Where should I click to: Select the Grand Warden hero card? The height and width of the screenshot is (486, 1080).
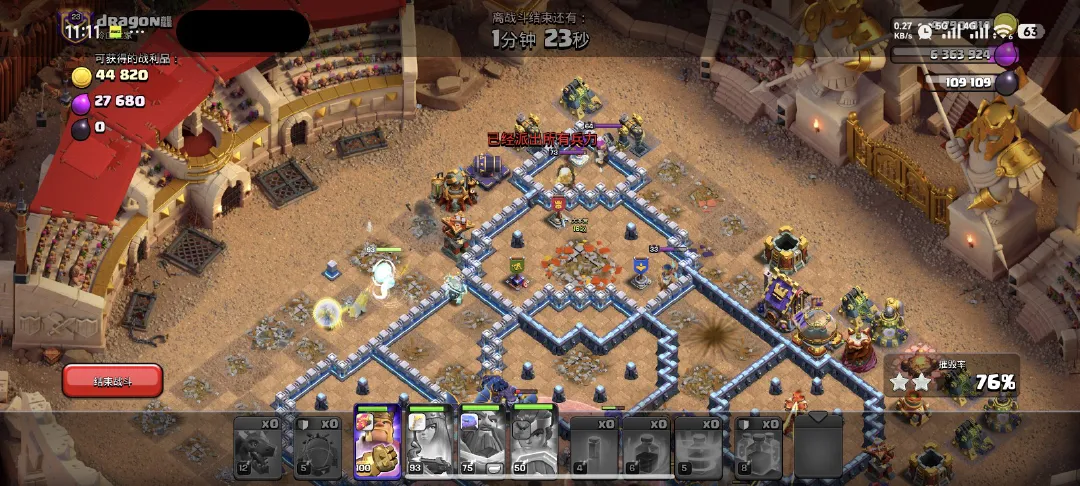pos(481,442)
